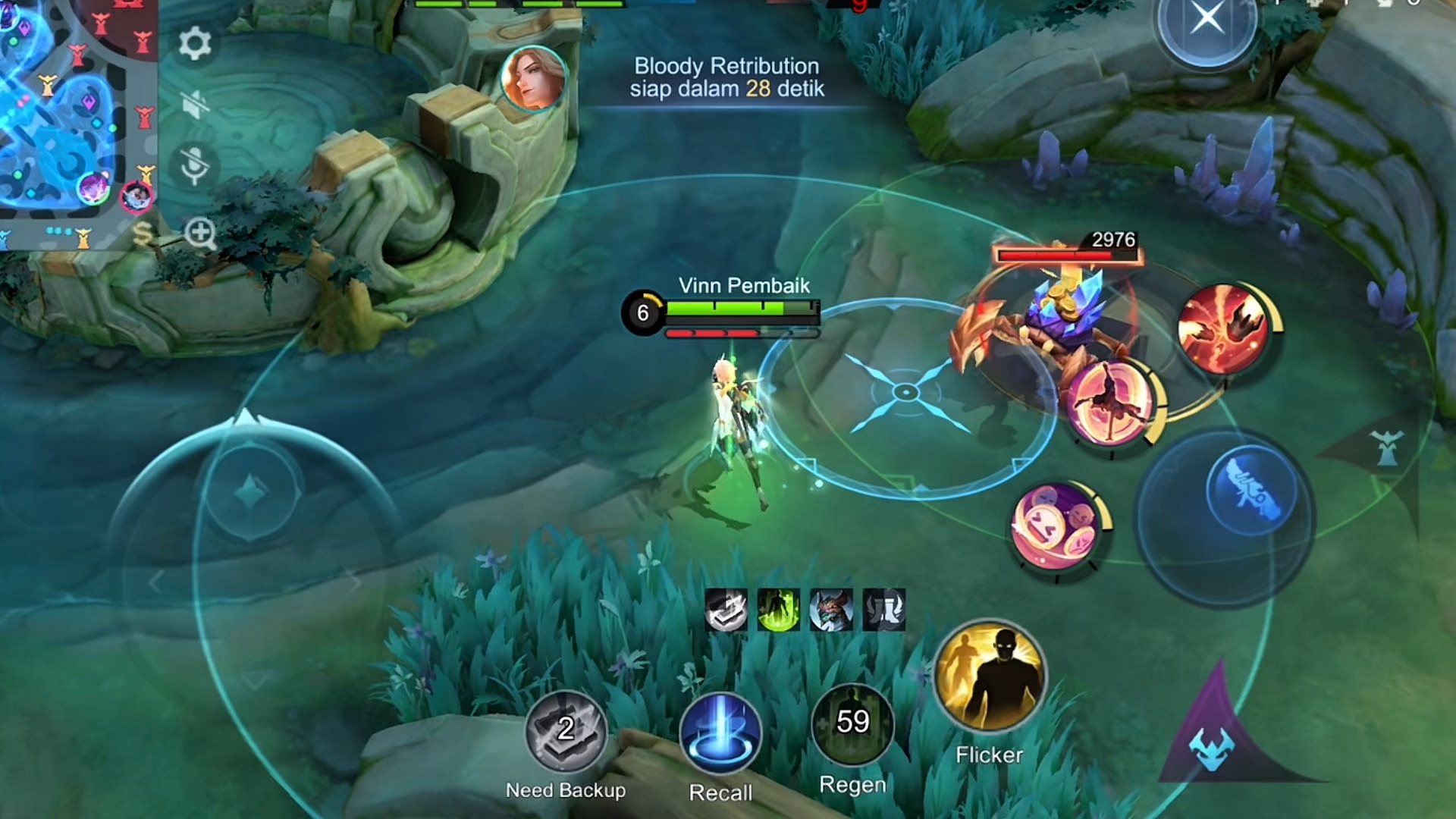Click the hero portrait beside the retribution message
The height and width of the screenshot is (819, 1456).
coord(534,78)
